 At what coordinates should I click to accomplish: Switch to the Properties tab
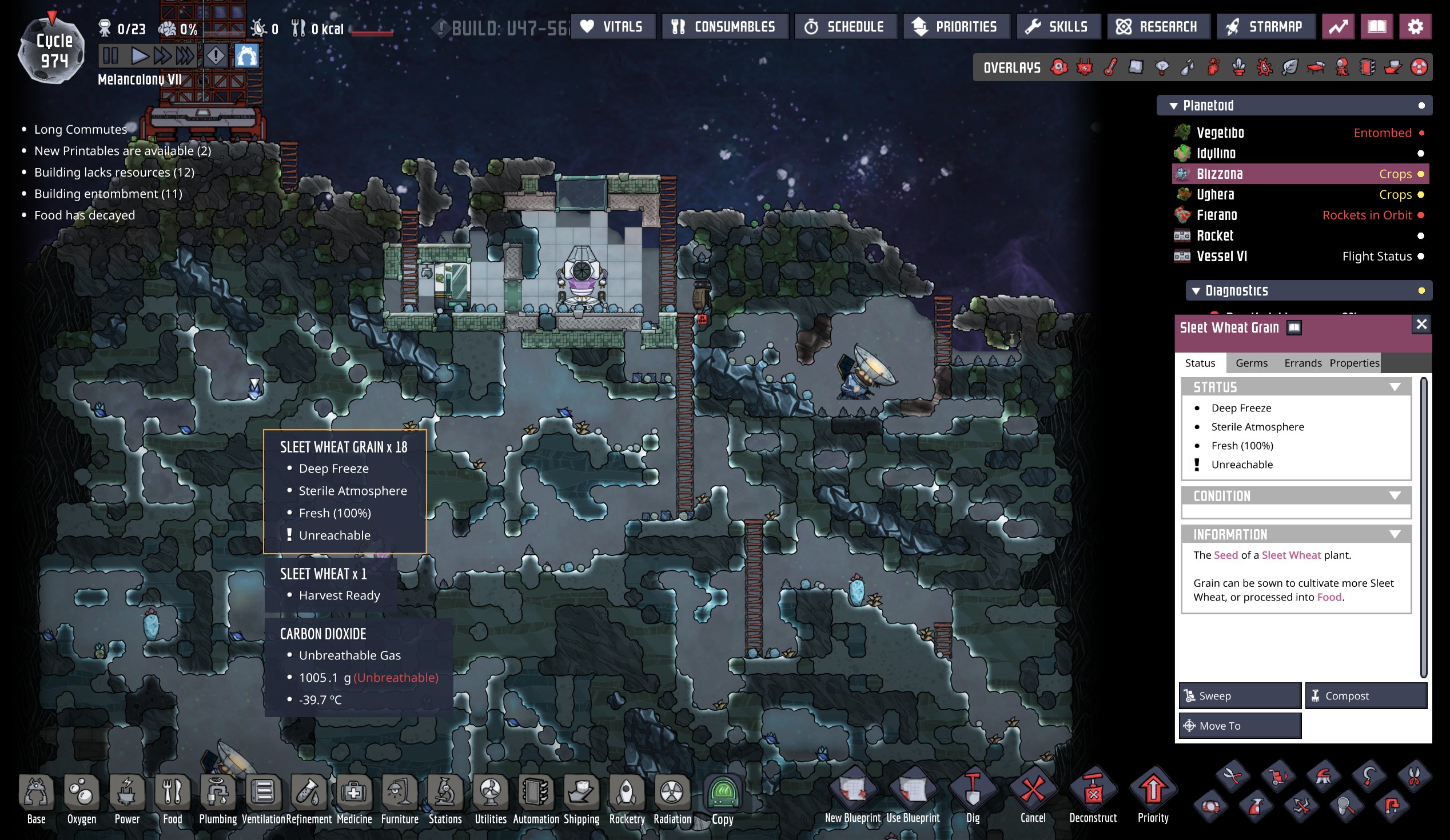(x=1353, y=363)
